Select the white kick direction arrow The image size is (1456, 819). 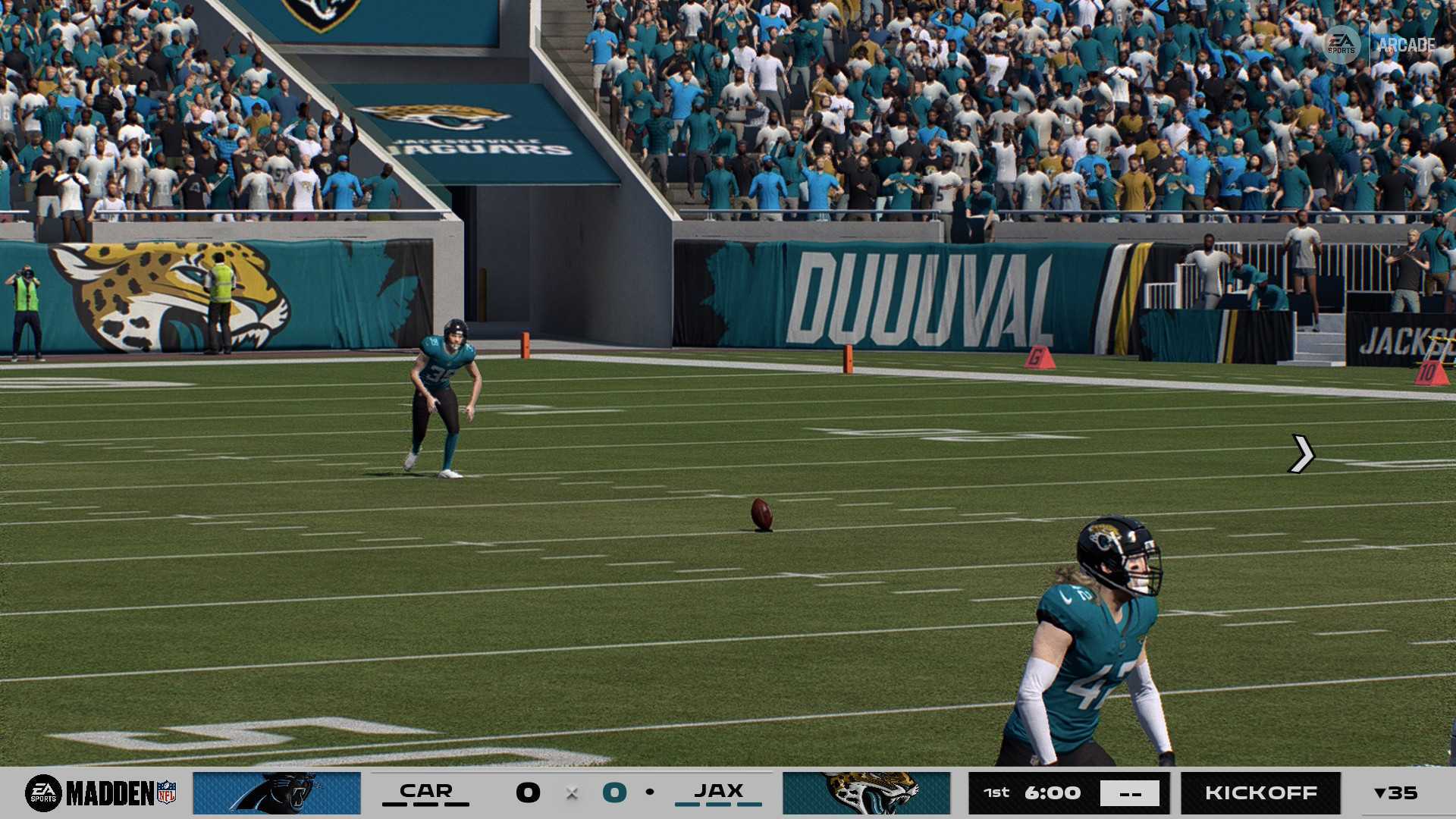pos(1301,453)
